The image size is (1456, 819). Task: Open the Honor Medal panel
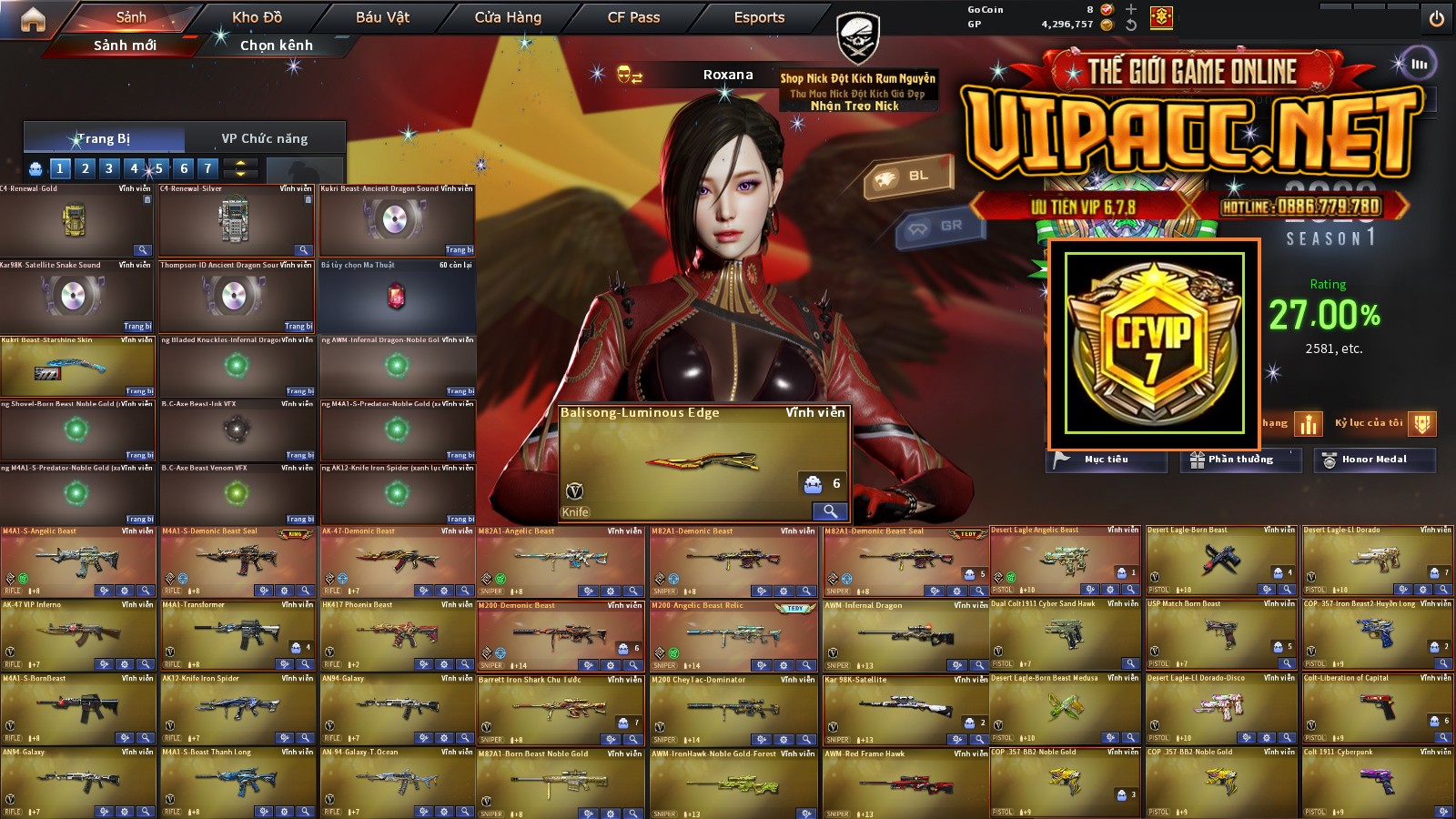click(1374, 460)
